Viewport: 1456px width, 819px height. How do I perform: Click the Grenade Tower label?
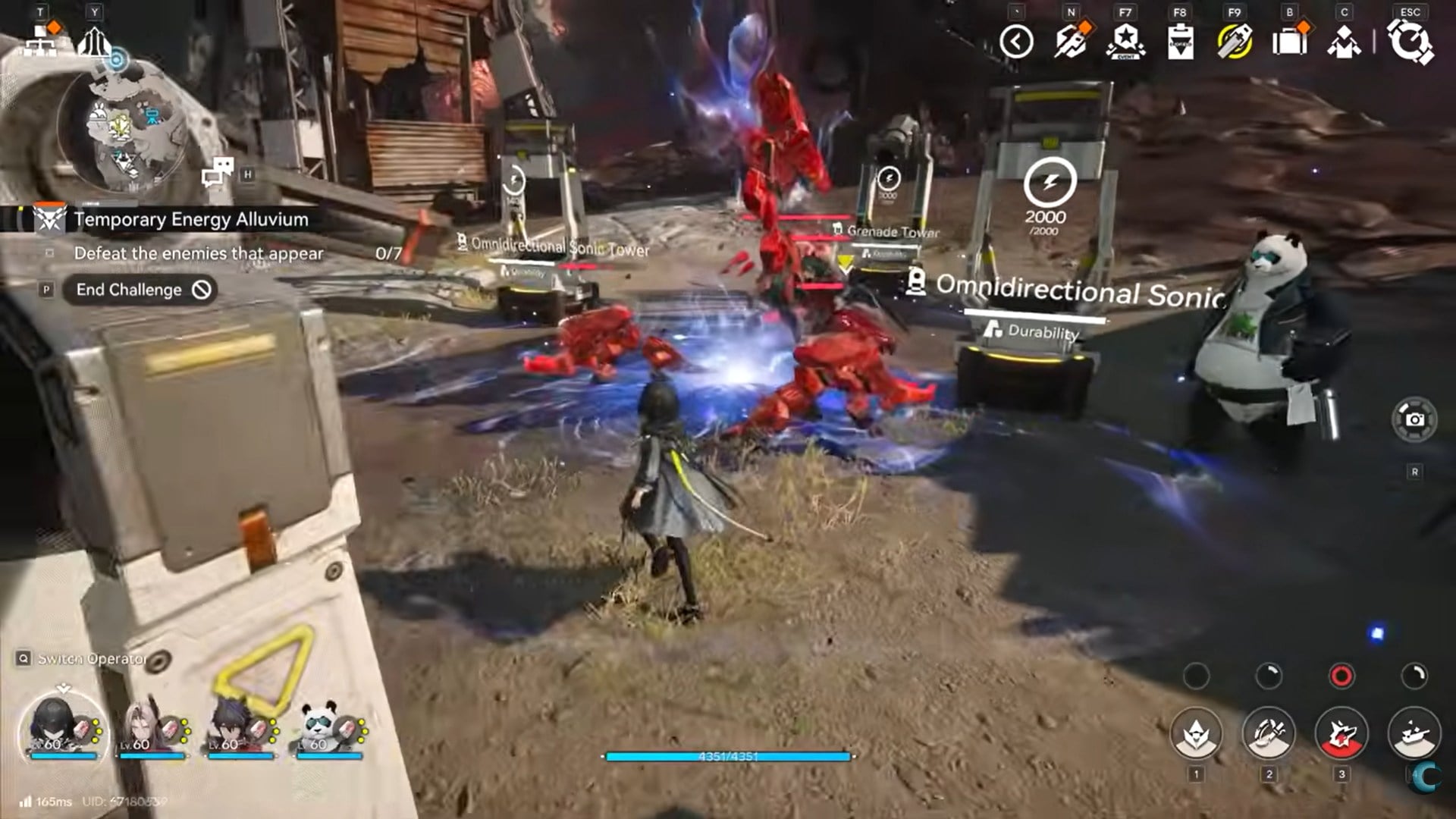(891, 231)
